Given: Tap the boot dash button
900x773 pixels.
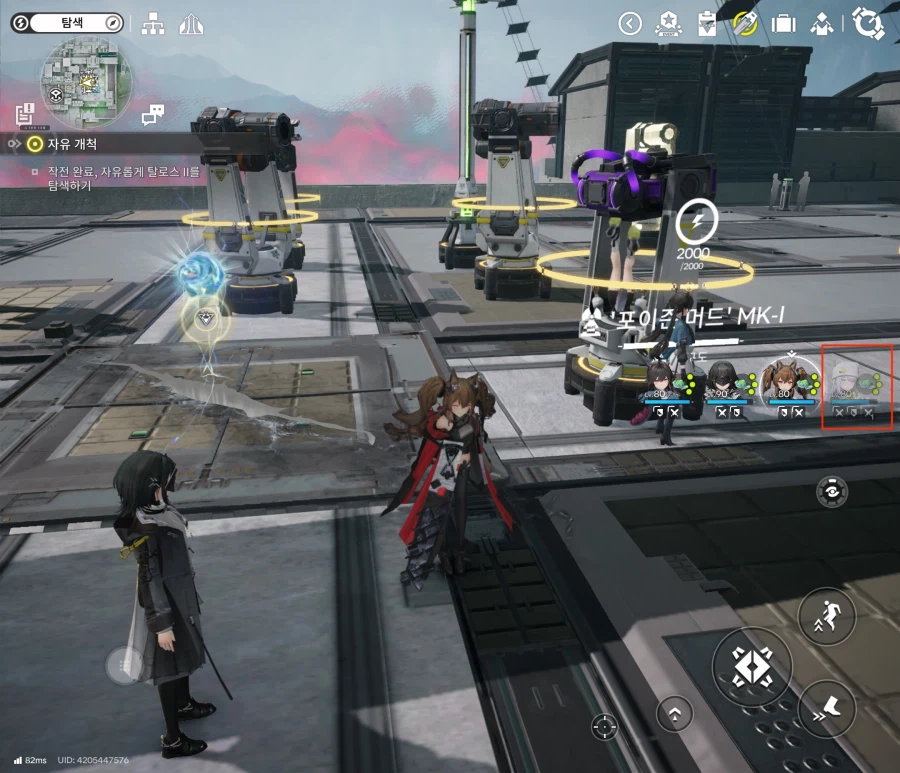Looking at the screenshot, I should click(x=827, y=709).
